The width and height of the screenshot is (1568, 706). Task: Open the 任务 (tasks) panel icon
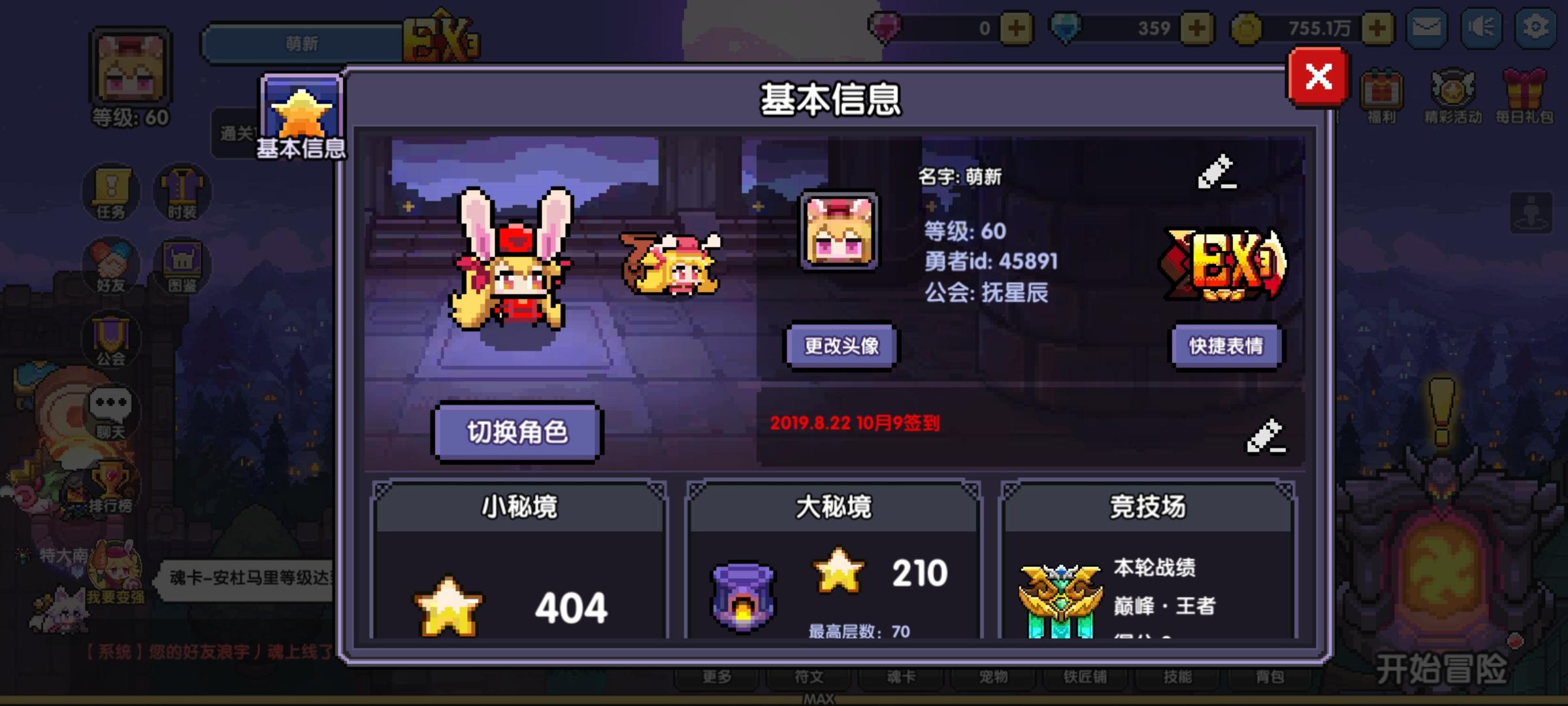point(111,192)
